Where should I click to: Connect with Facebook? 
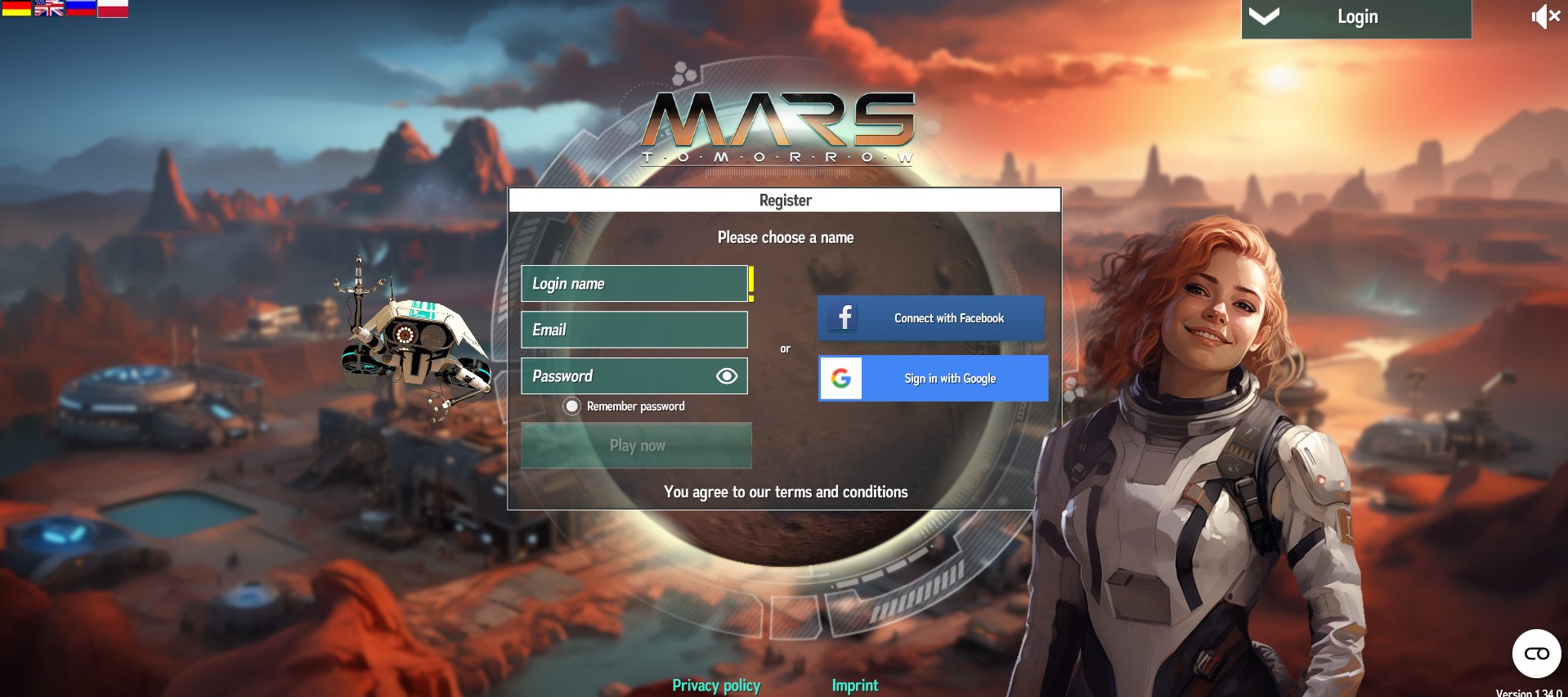pyautogui.click(x=931, y=318)
